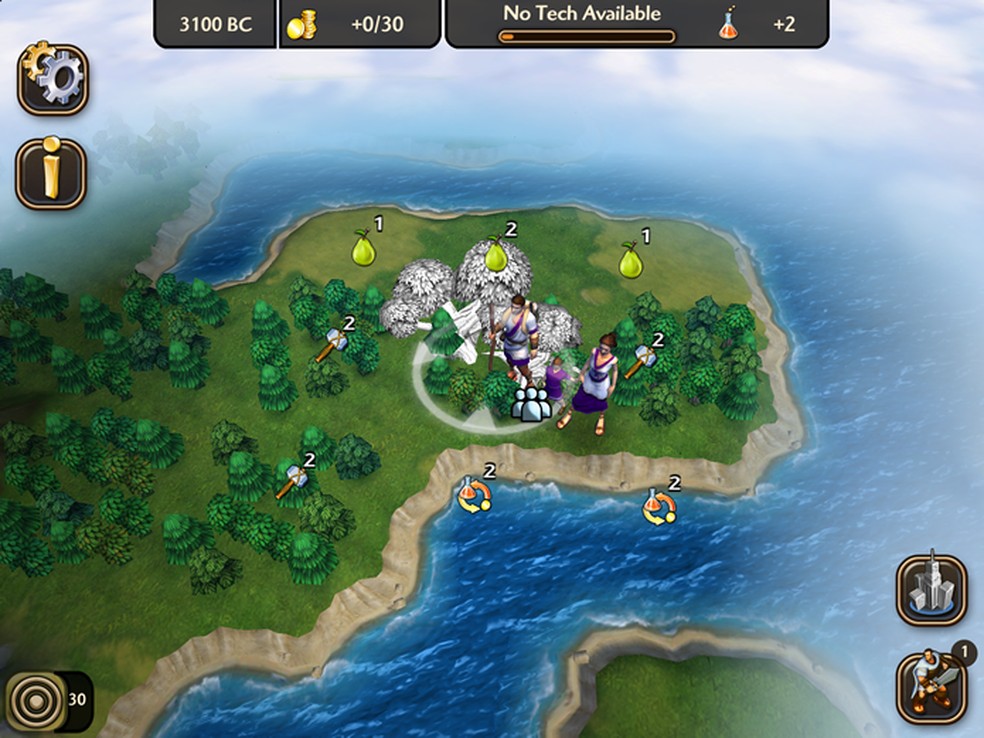This screenshot has width=984, height=738.
Task: Tap the 3100 BC year panel
Action: click(215, 24)
